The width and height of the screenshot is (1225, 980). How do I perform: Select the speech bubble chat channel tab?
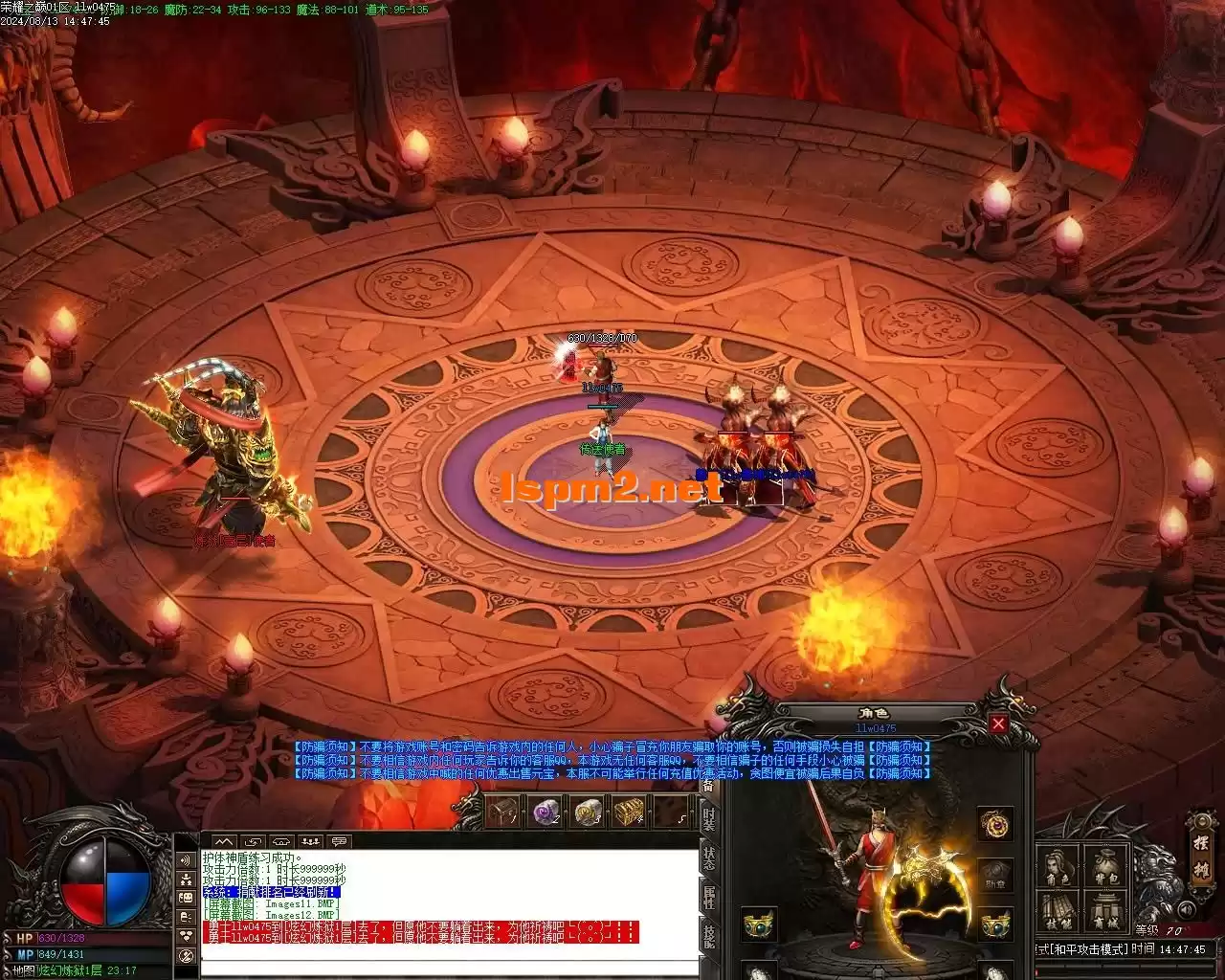click(x=338, y=842)
